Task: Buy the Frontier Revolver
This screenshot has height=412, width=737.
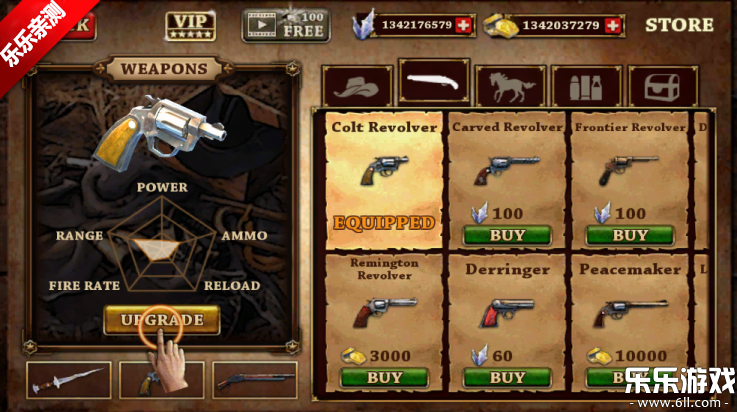Action: pyautogui.click(x=630, y=236)
